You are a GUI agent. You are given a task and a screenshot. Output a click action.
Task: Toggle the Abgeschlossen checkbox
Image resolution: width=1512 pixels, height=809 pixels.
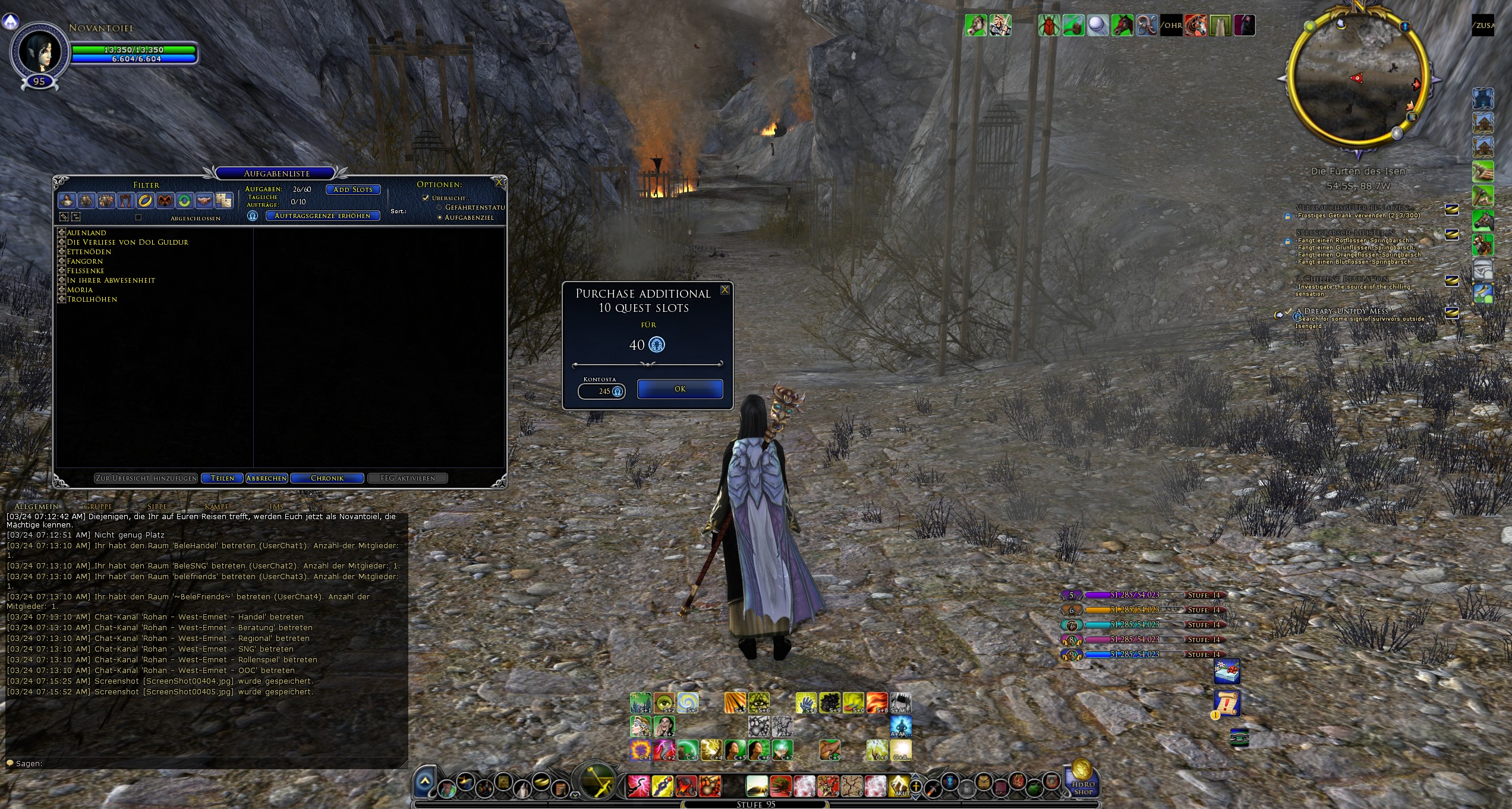138,217
